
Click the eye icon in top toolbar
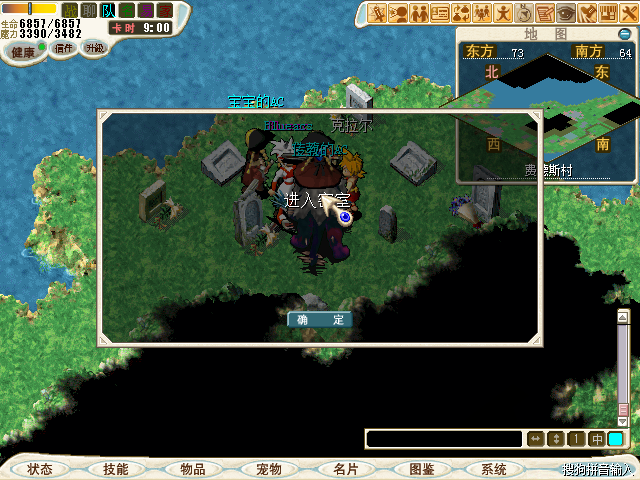[566, 13]
